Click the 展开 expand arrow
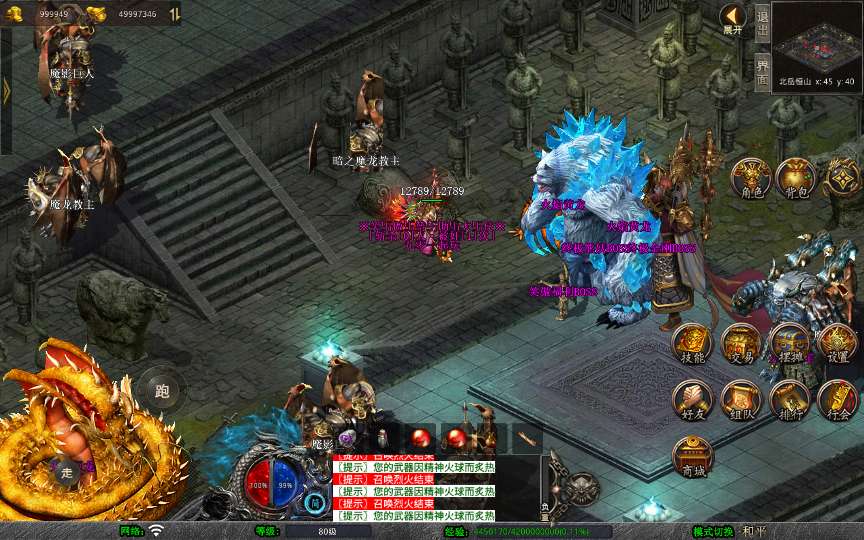Screen dimensions: 864x540 [x=733, y=19]
